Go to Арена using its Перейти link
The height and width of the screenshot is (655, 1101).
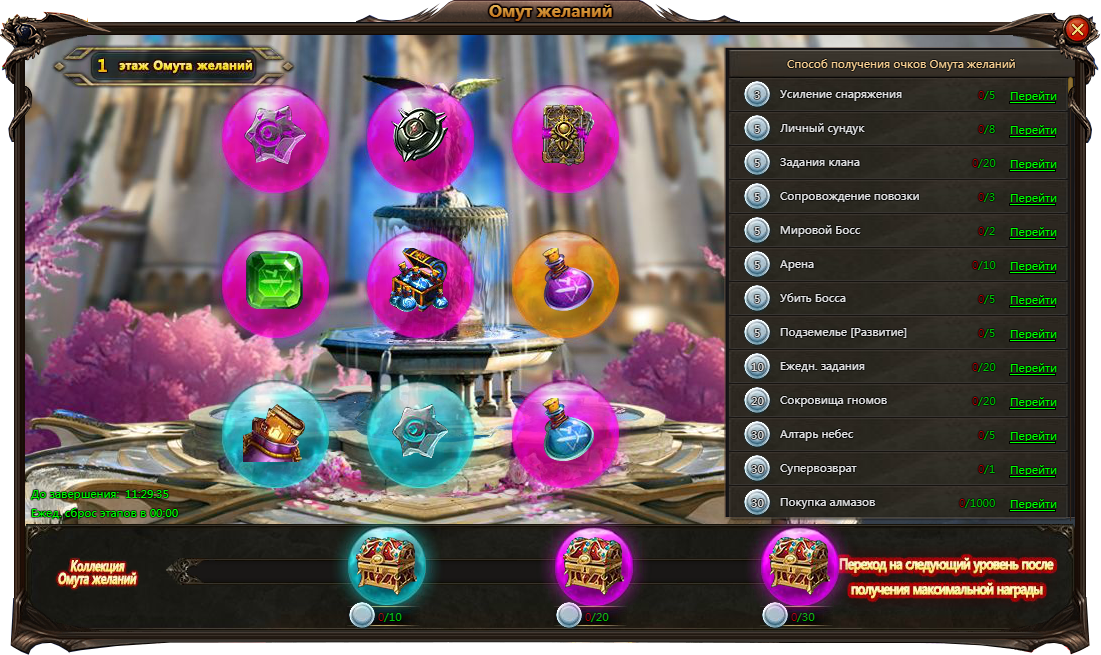click(x=1033, y=267)
